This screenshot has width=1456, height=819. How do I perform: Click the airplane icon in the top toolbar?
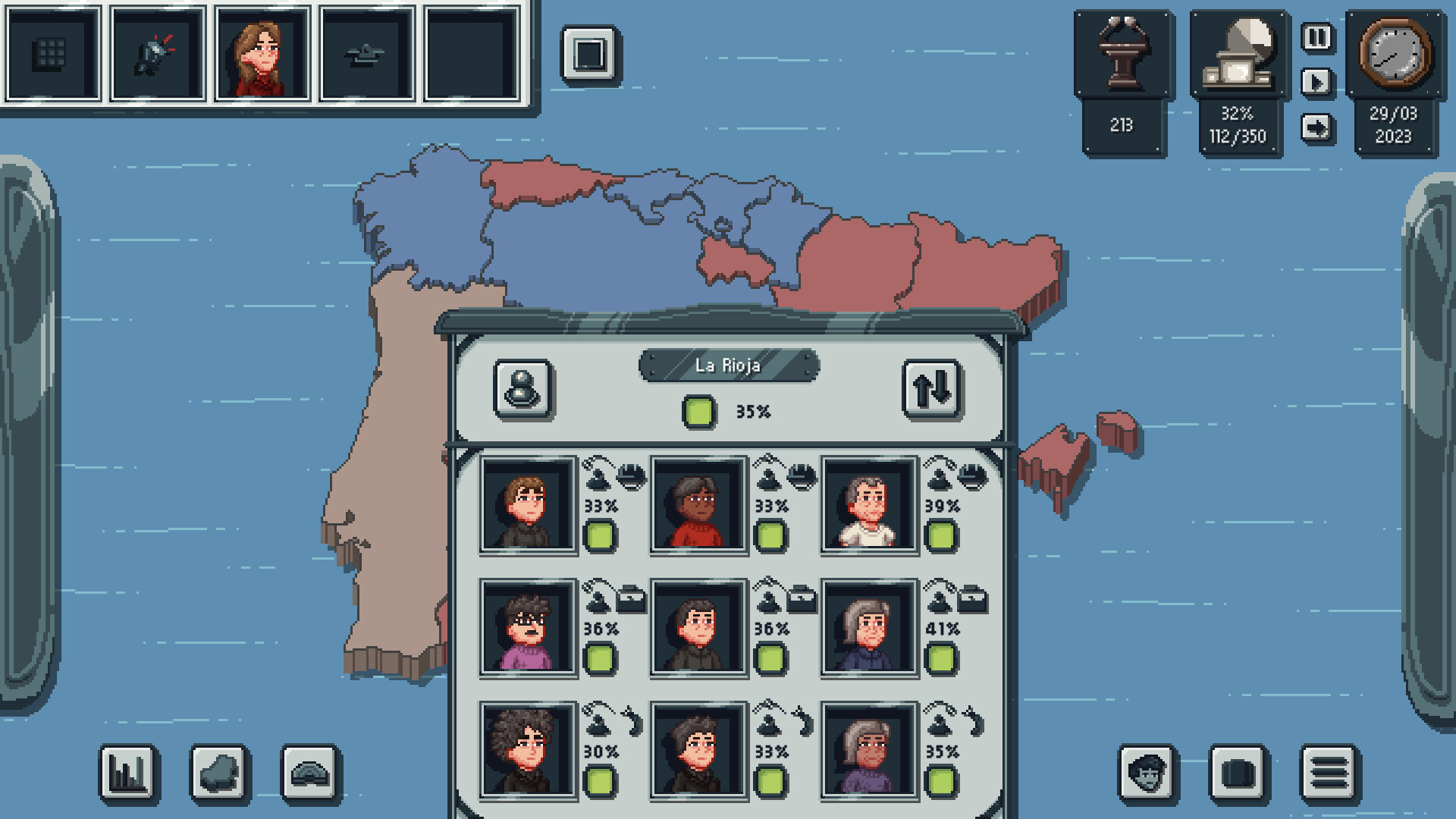point(364,55)
